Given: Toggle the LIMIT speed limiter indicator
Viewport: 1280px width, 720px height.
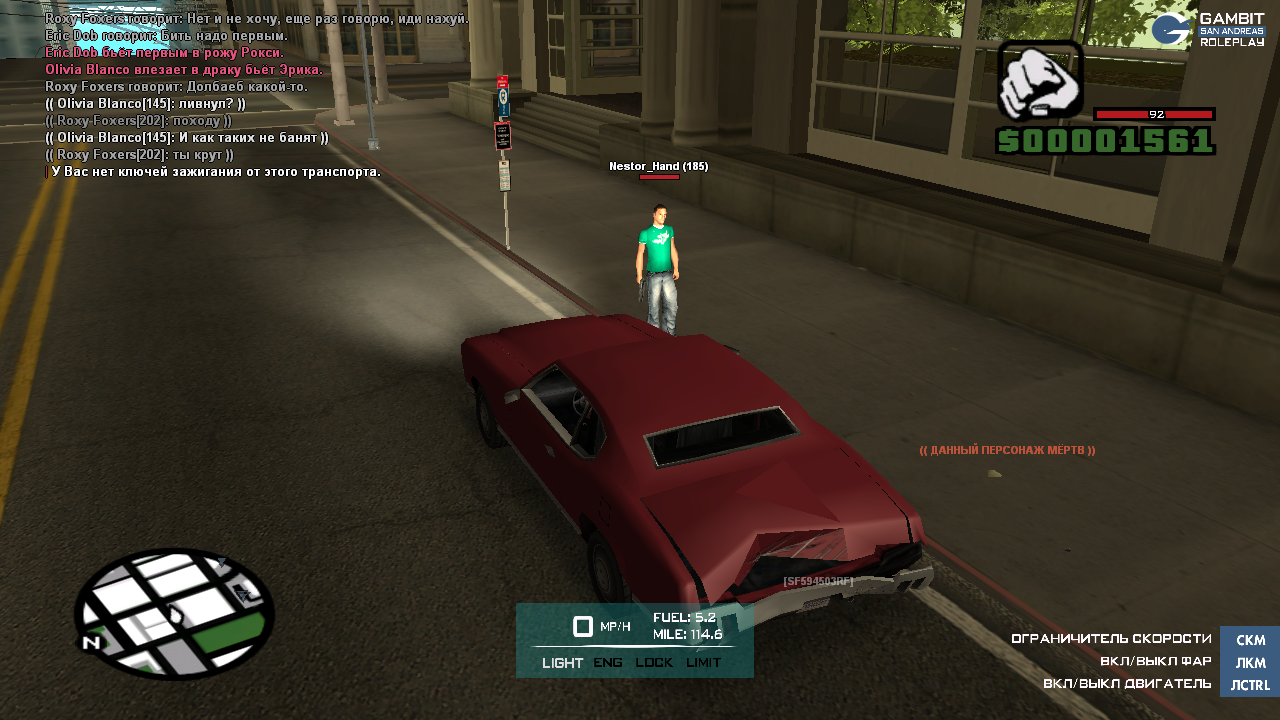Looking at the screenshot, I should (x=703, y=662).
